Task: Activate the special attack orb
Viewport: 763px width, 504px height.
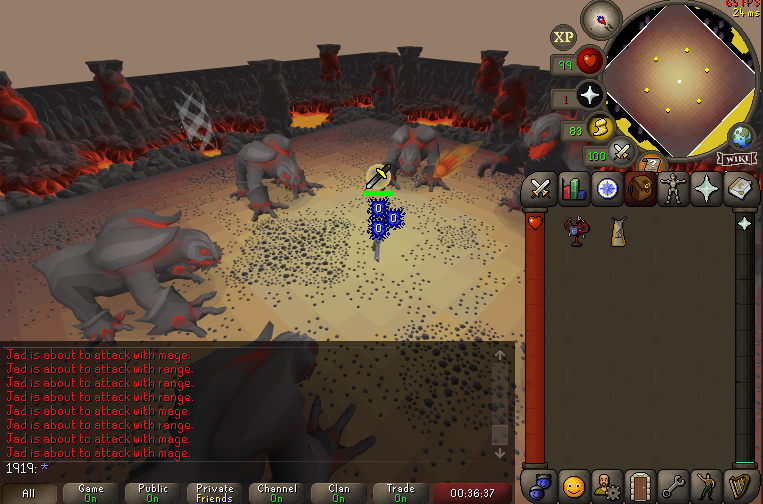Action: (623, 153)
